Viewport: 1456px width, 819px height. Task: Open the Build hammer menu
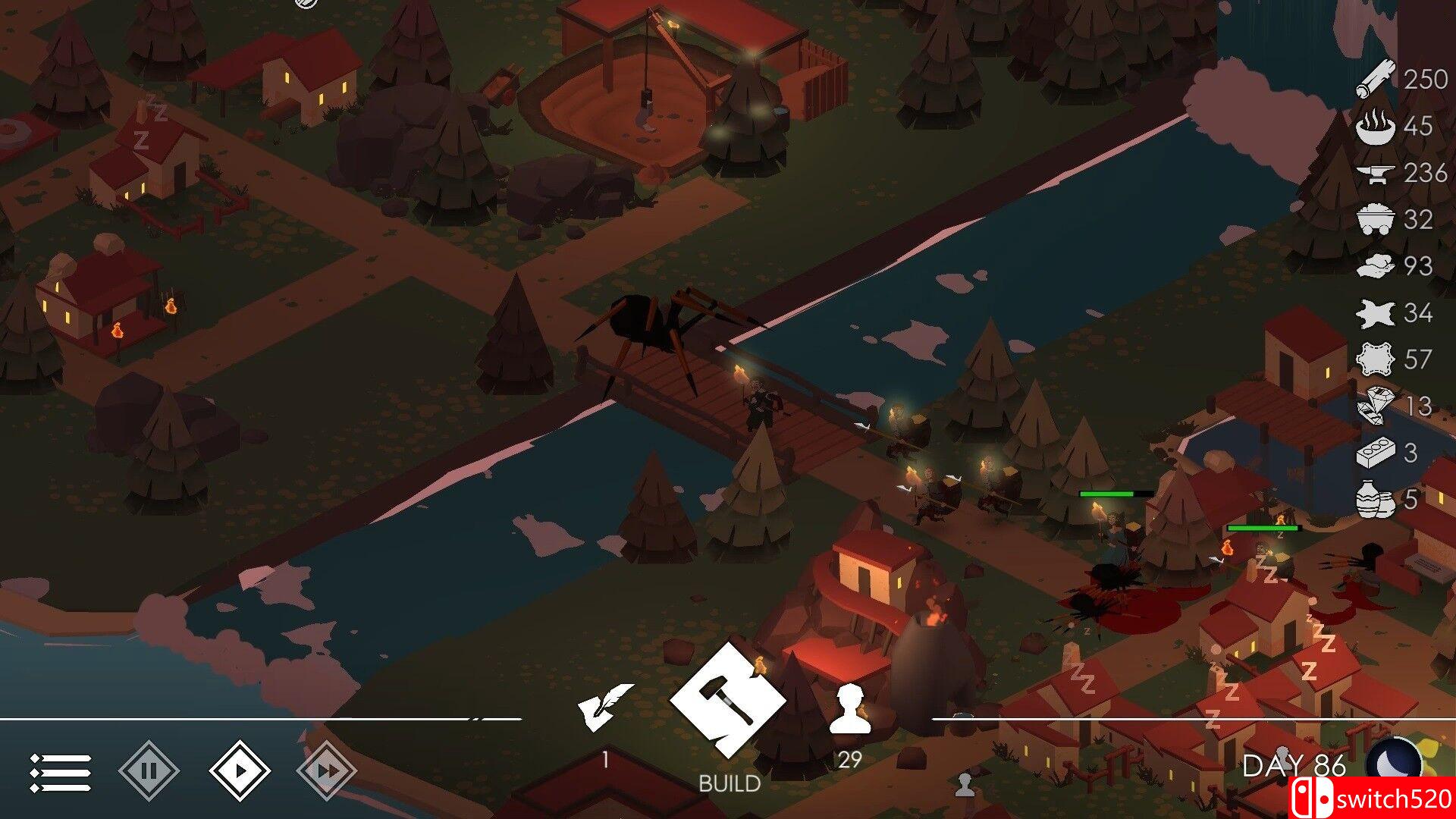(726, 699)
